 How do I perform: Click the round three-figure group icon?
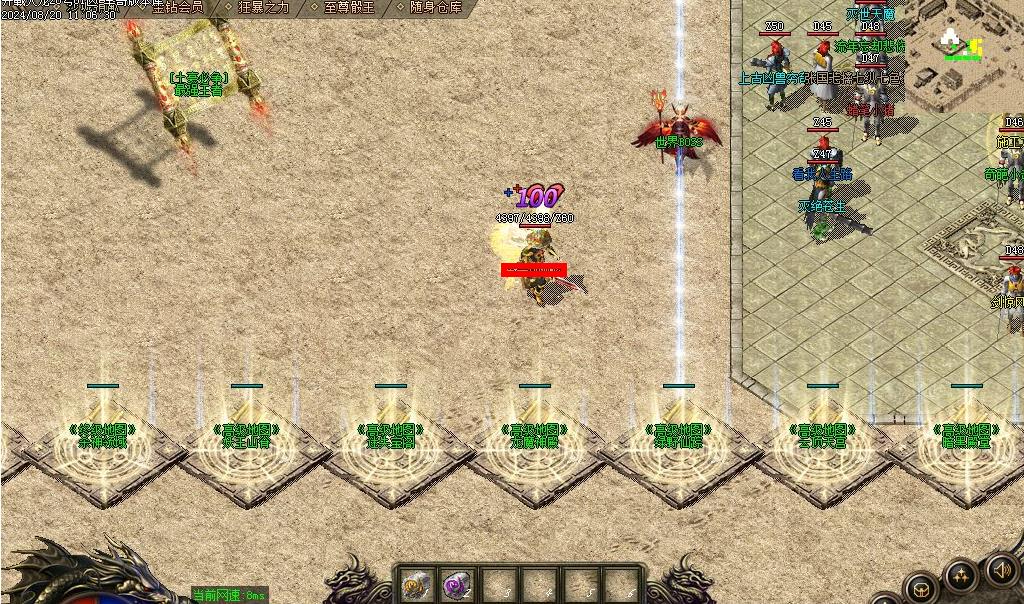tap(961, 577)
